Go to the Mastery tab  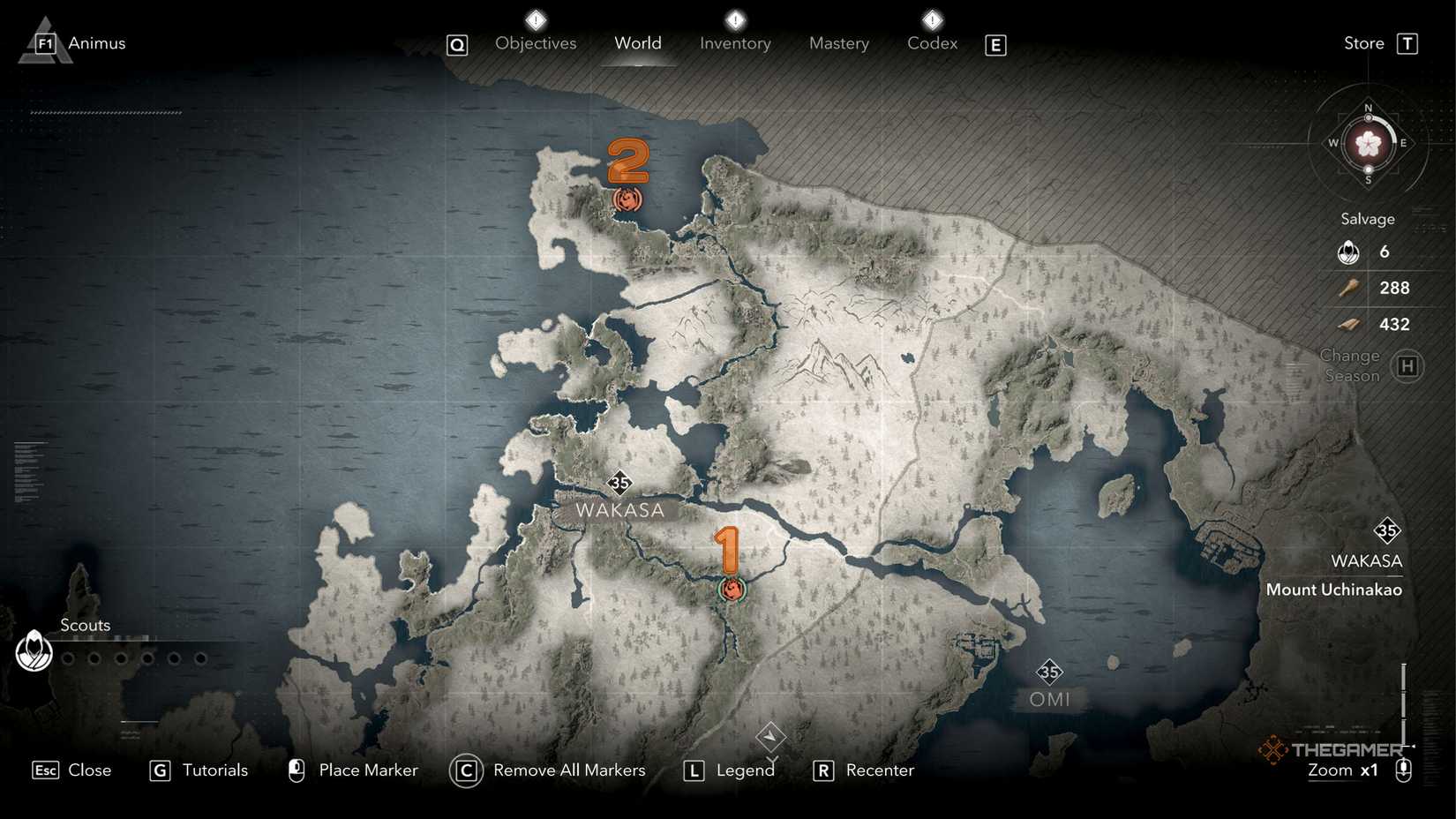838,43
